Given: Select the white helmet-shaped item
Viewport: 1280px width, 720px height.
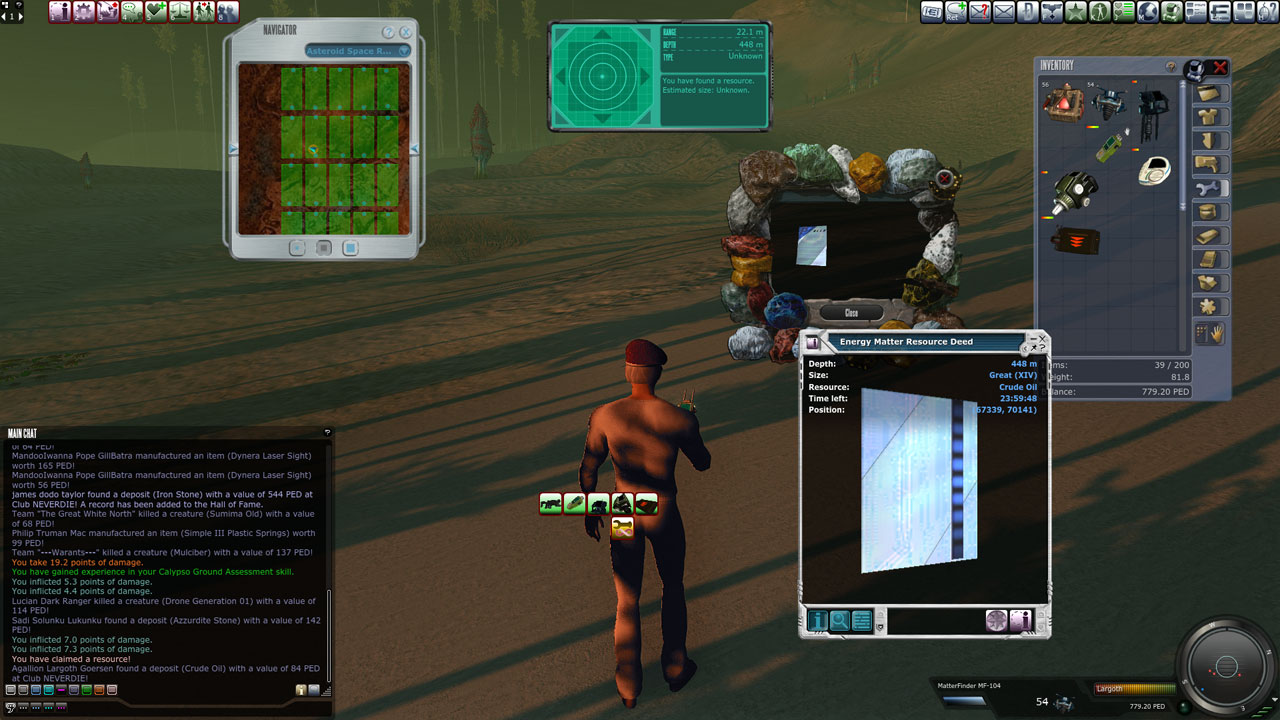Looking at the screenshot, I should point(1155,170).
